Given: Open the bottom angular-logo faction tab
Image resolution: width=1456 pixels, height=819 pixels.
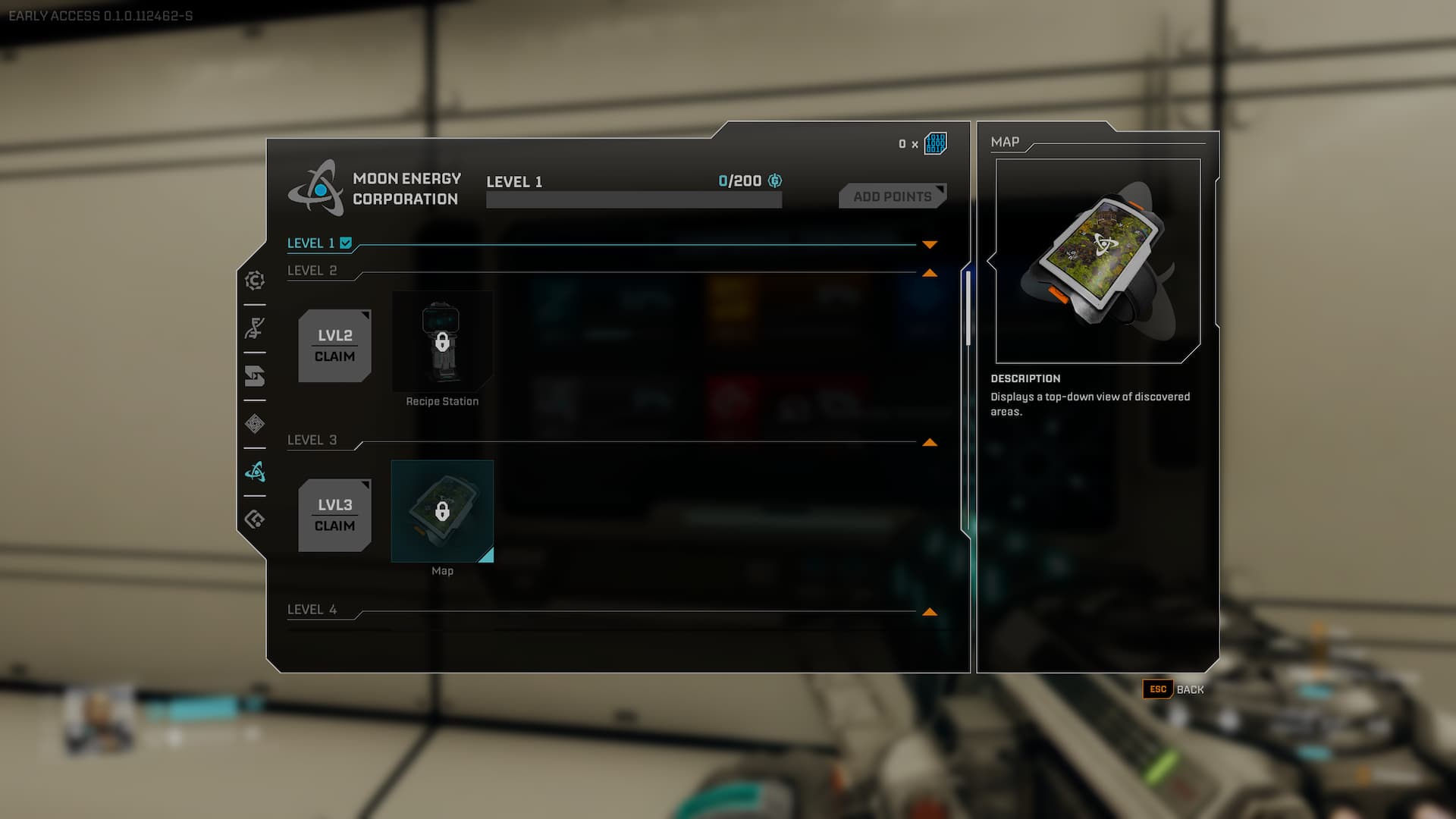Looking at the screenshot, I should coord(255,519).
